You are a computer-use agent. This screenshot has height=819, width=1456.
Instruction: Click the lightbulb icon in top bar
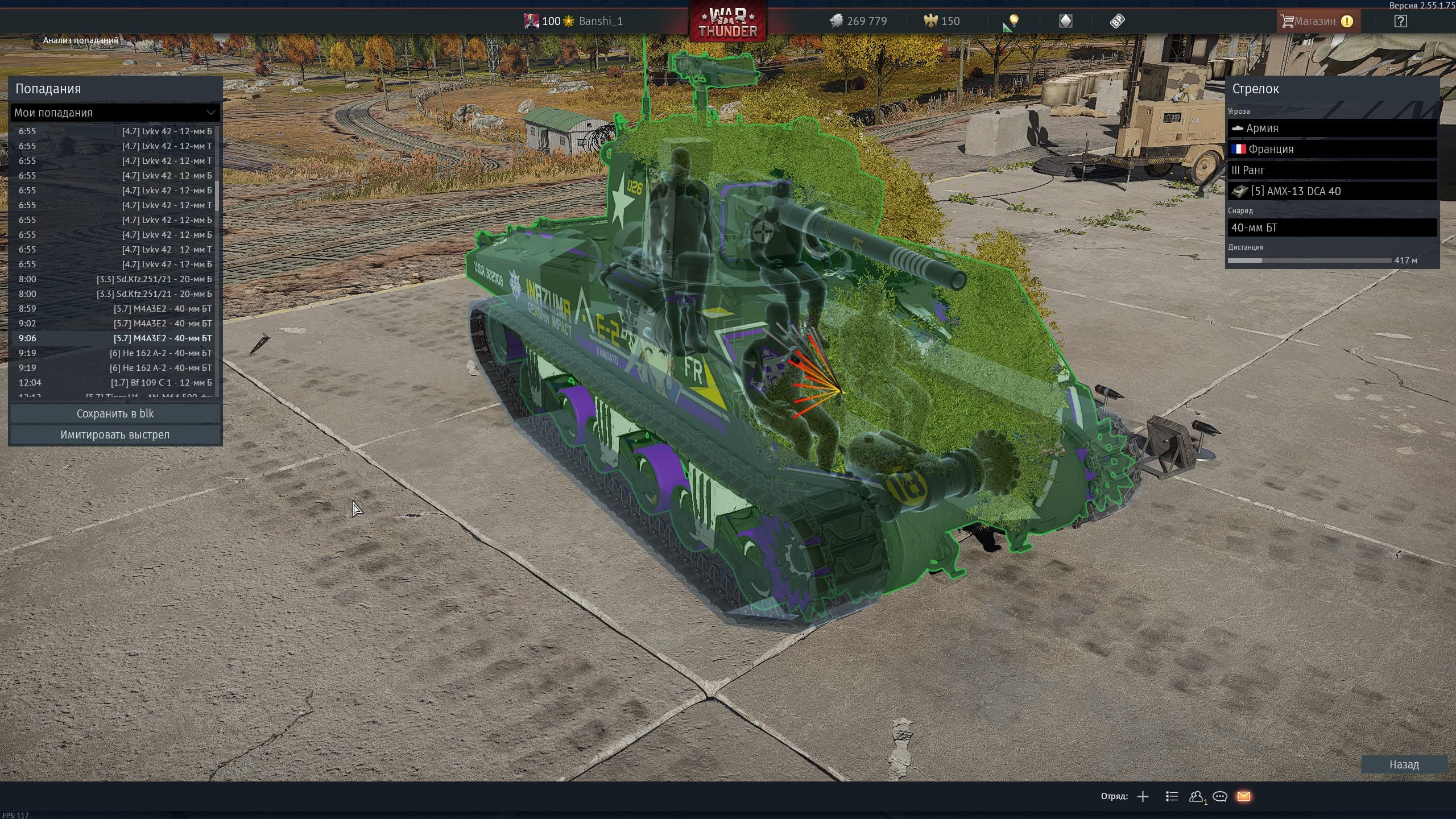coord(1013,22)
